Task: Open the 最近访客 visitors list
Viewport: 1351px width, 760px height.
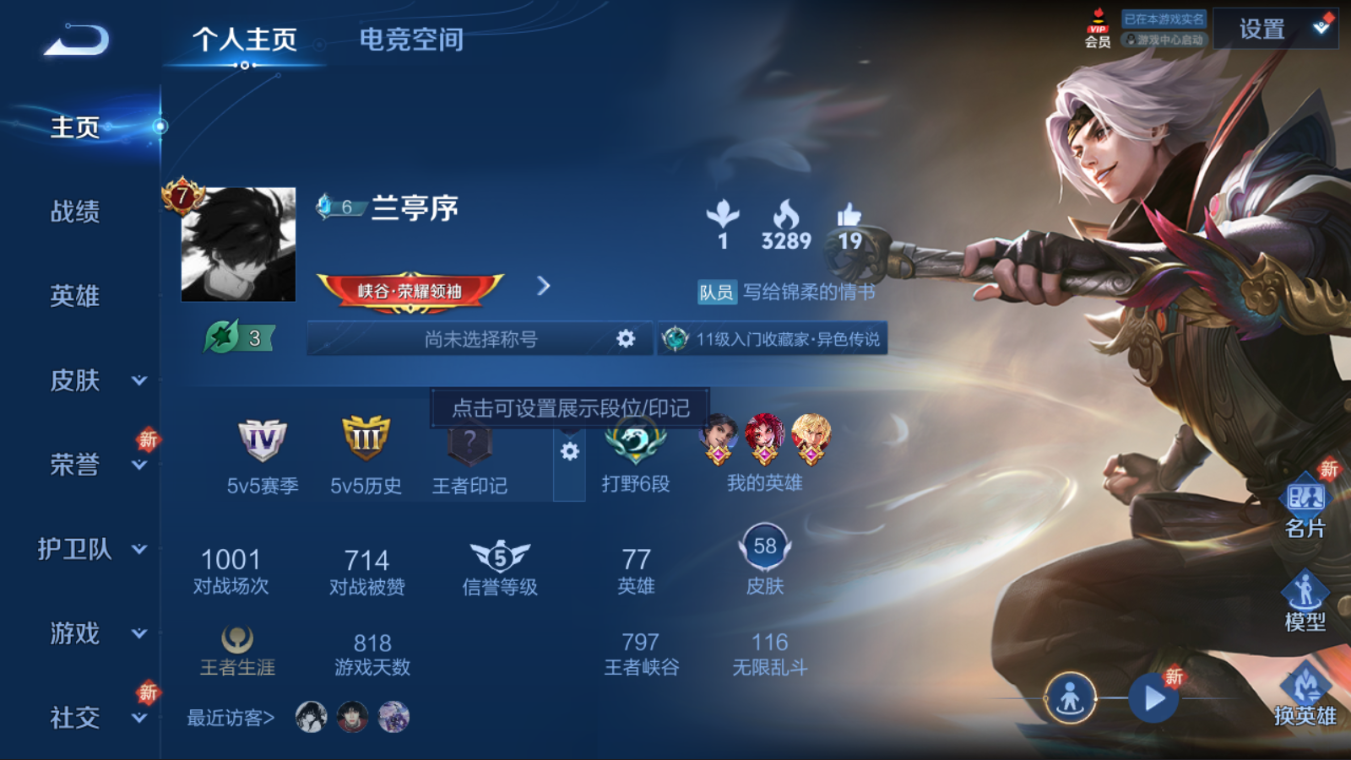Action: click(x=231, y=717)
